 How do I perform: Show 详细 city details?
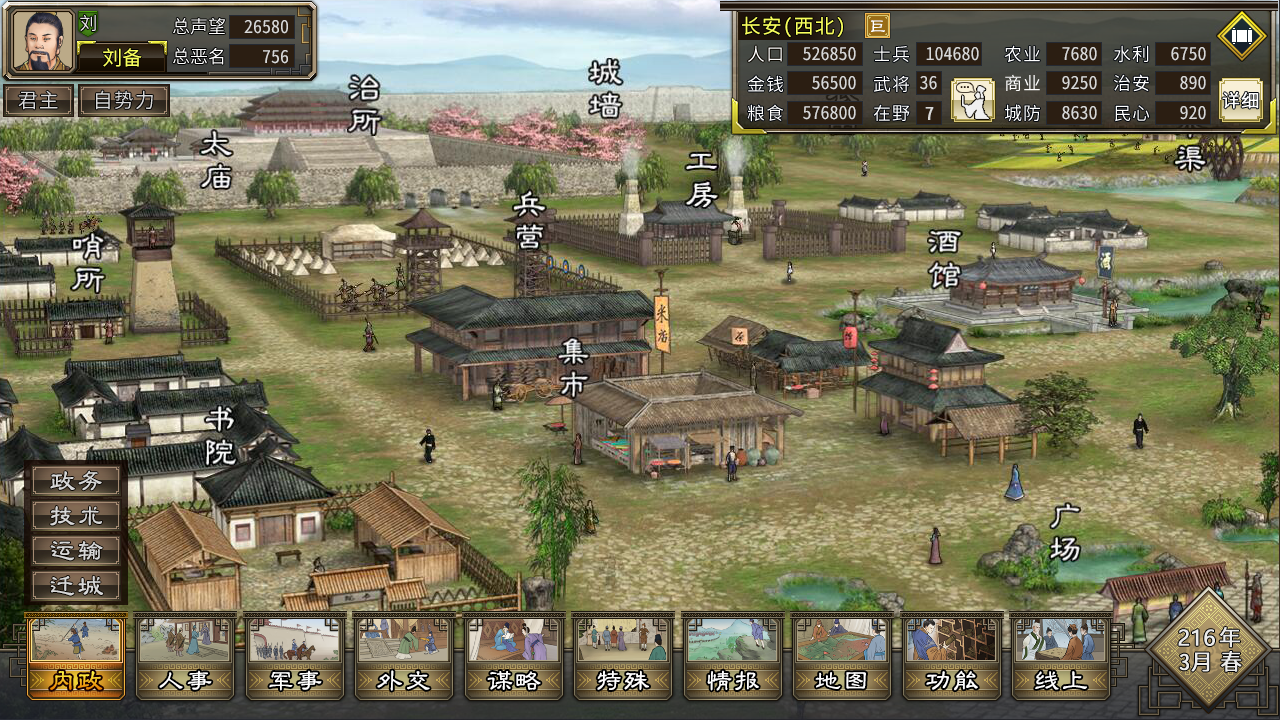tap(1241, 100)
